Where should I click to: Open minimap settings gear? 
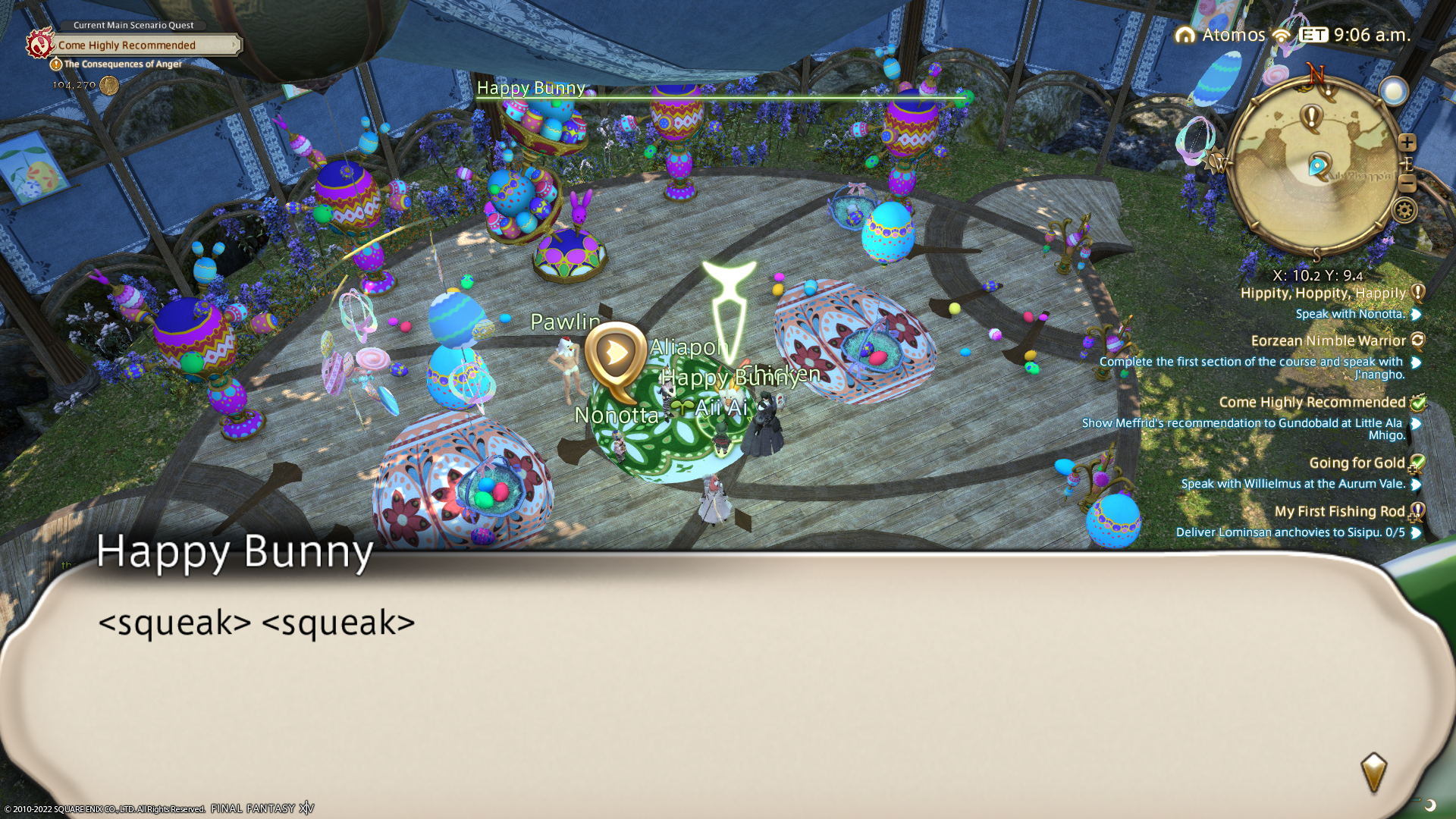tap(1404, 210)
